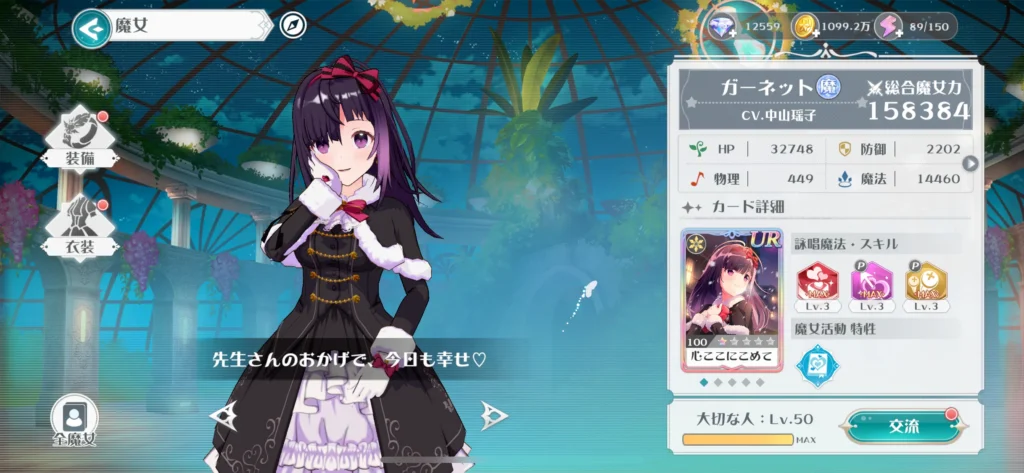
Task: Tap the 交流 interaction button
Action: click(x=903, y=427)
